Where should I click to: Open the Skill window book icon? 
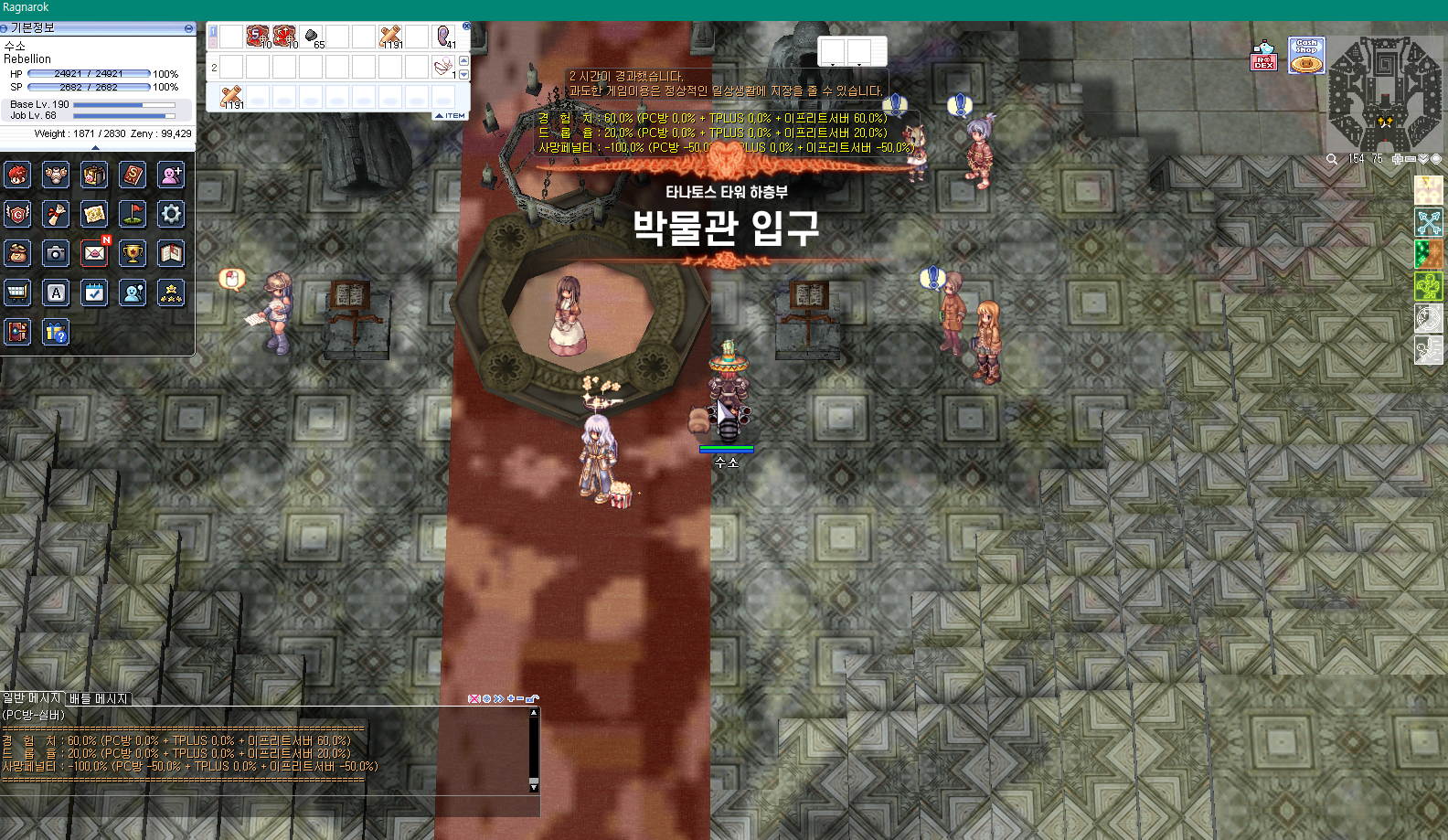(x=133, y=175)
